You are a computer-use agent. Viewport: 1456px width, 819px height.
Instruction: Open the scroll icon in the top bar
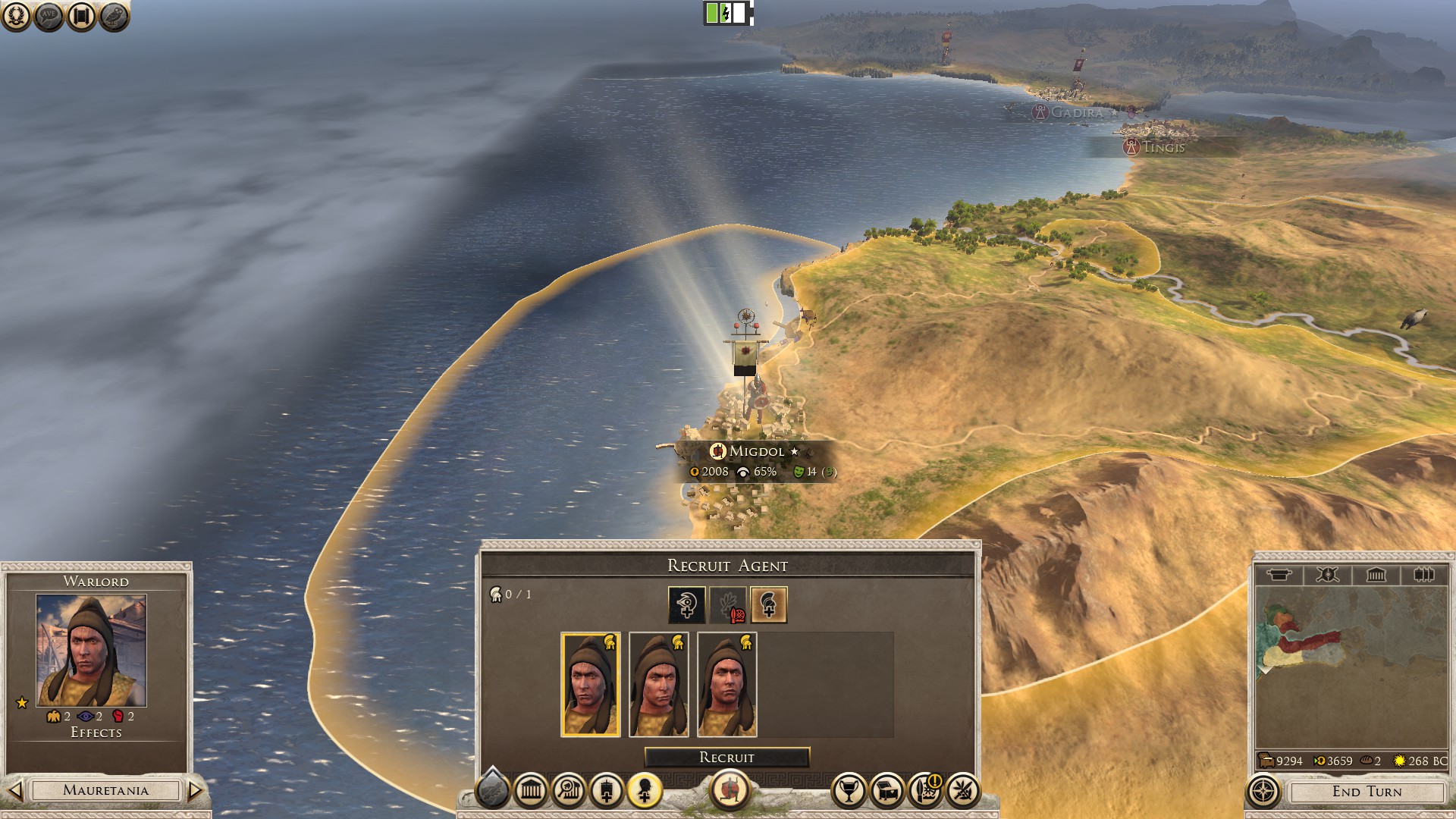(x=81, y=16)
